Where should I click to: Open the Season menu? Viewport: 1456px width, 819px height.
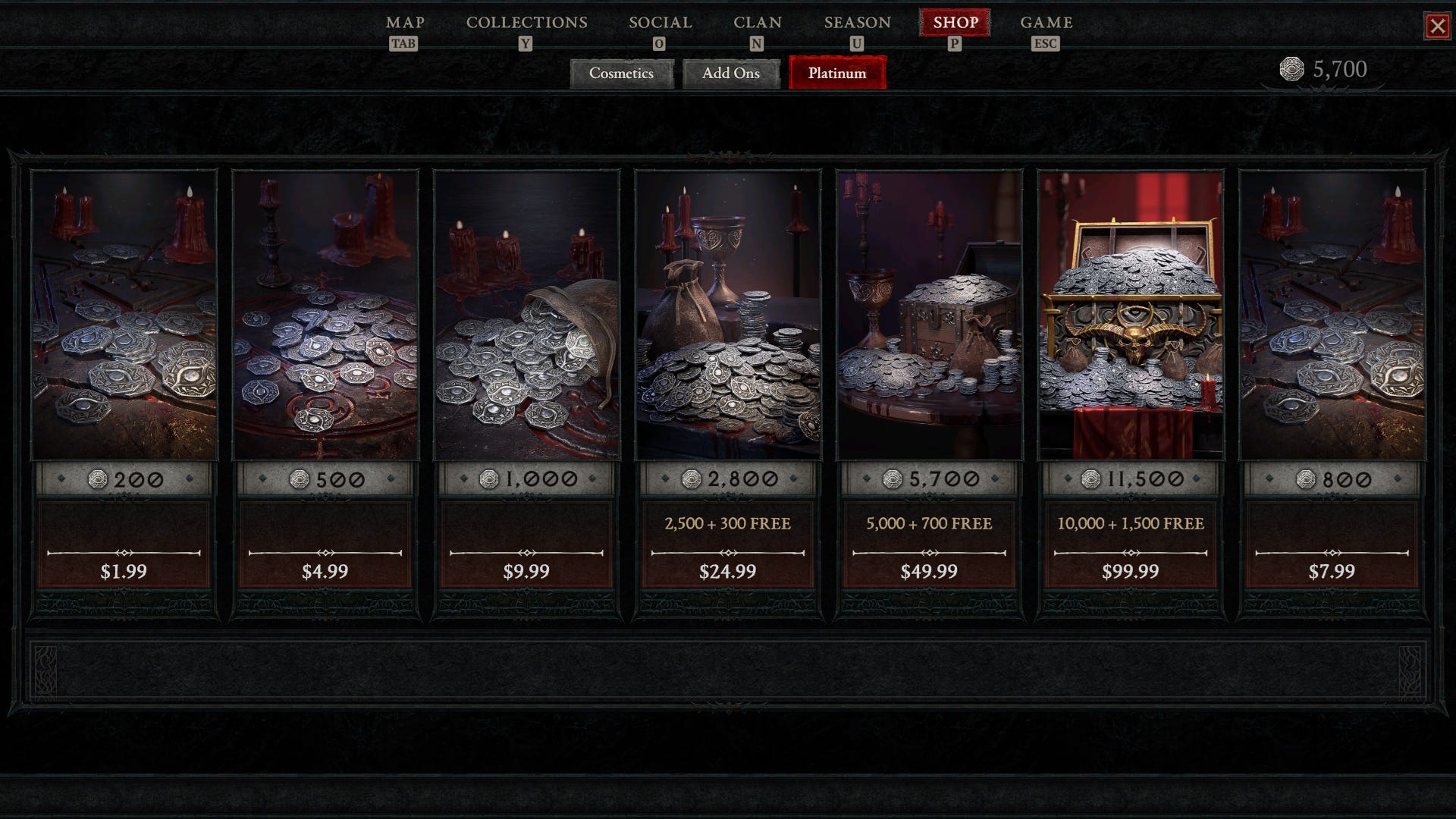pyautogui.click(x=857, y=23)
